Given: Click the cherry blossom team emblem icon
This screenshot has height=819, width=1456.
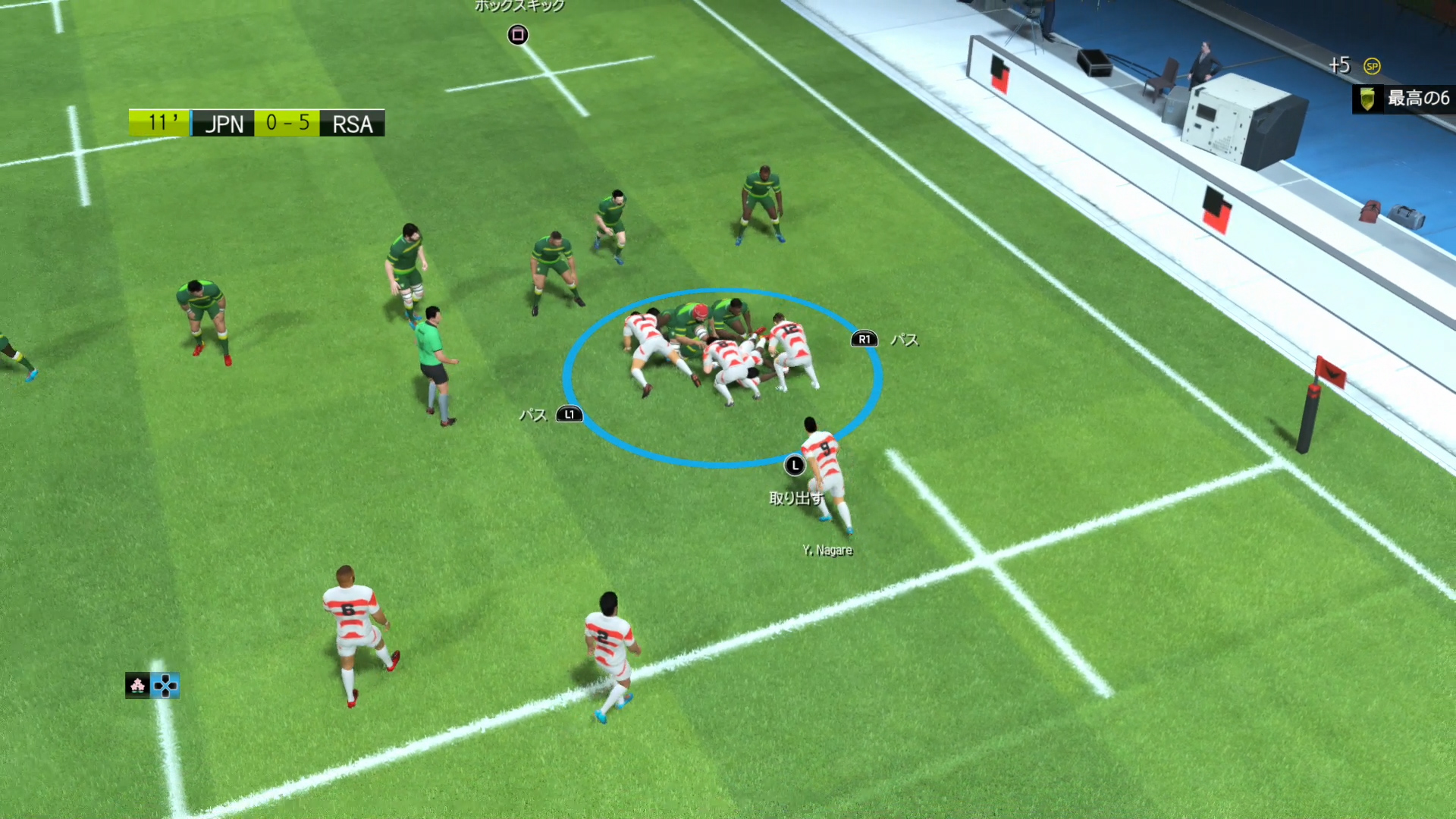Looking at the screenshot, I should pyautogui.click(x=137, y=686).
